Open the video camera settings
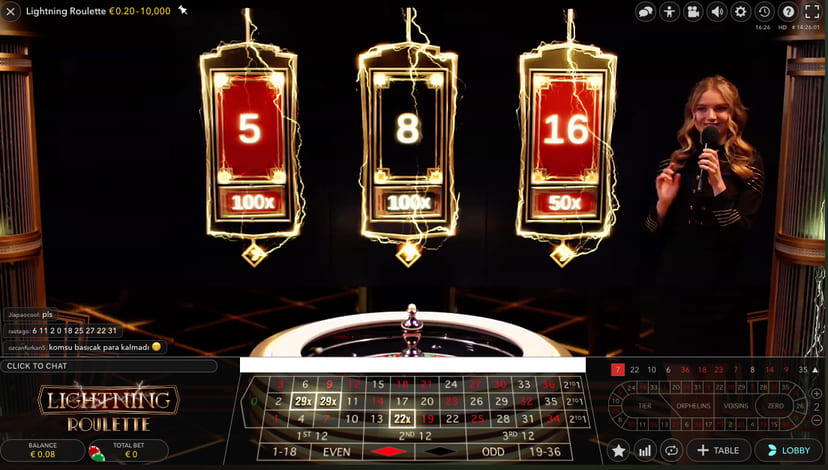The height and width of the screenshot is (470, 828). click(693, 12)
